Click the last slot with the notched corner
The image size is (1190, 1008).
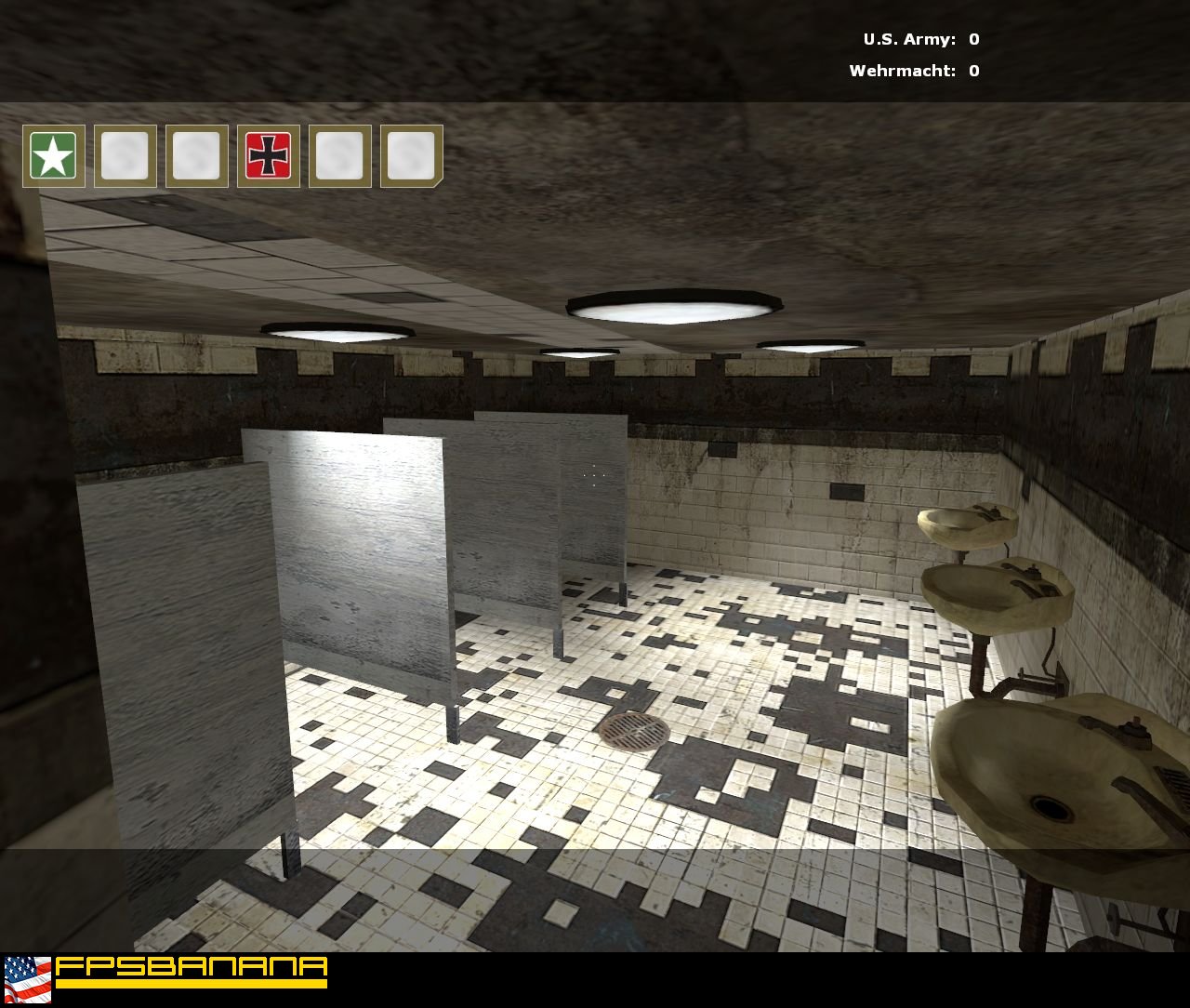[x=409, y=156]
